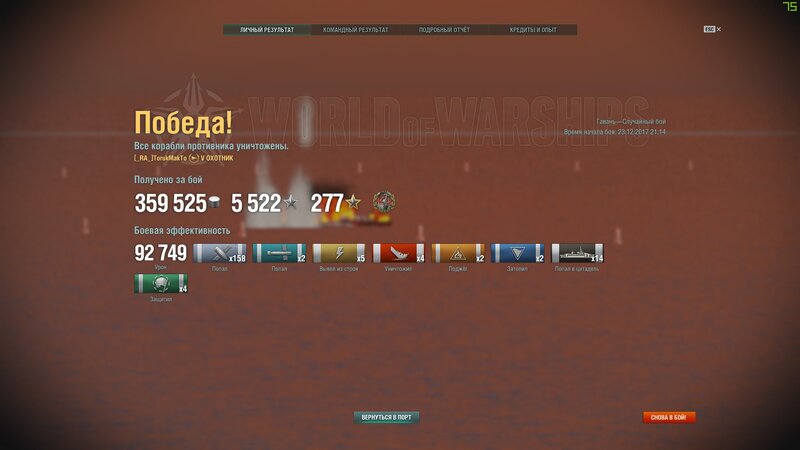Image resolution: width=800 pixels, height=450 pixels.
Task: Select the blue Затопил flooding ribbon
Action: click(519, 253)
